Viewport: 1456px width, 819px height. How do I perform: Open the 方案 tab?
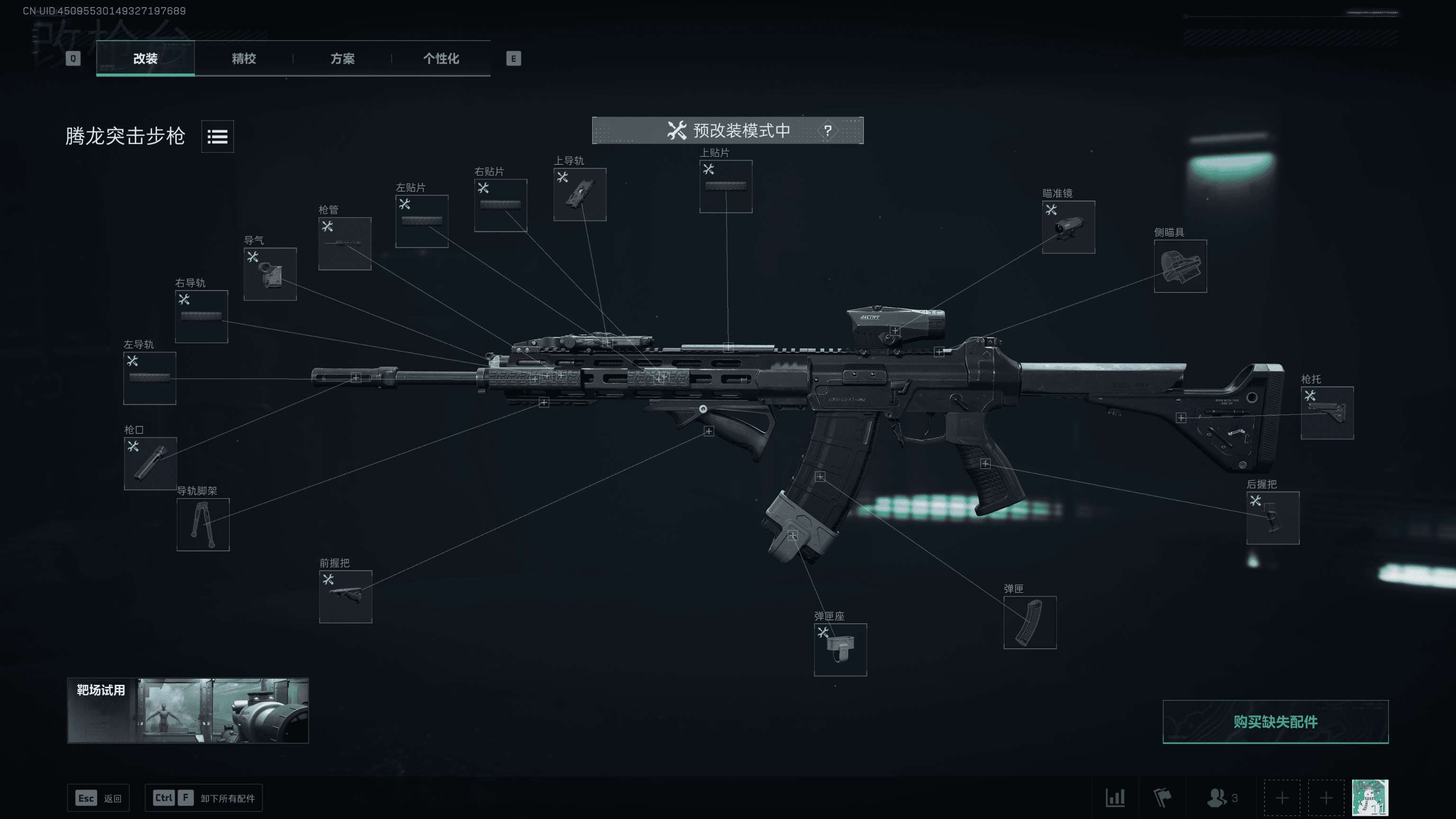342,58
